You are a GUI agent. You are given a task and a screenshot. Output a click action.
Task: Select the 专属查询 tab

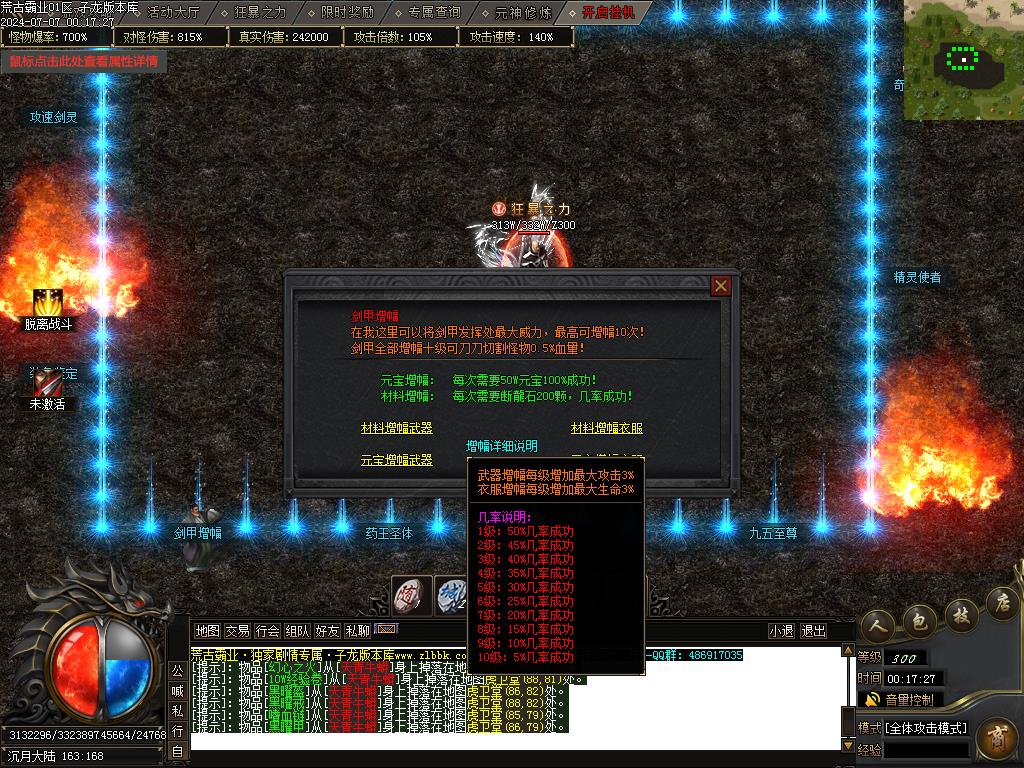pyautogui.click(x=434, y=12)
